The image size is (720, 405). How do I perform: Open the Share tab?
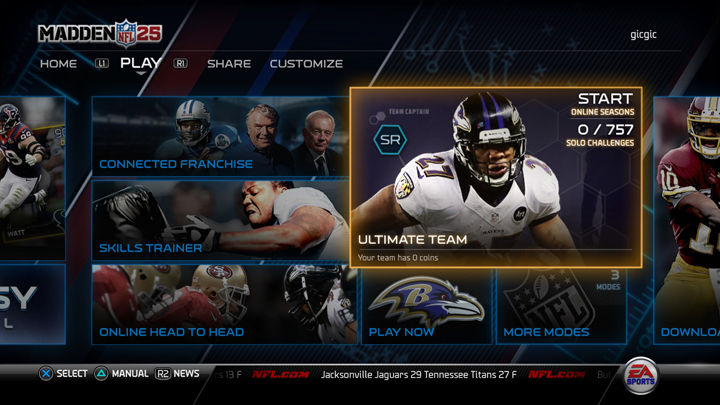(229, 64)
